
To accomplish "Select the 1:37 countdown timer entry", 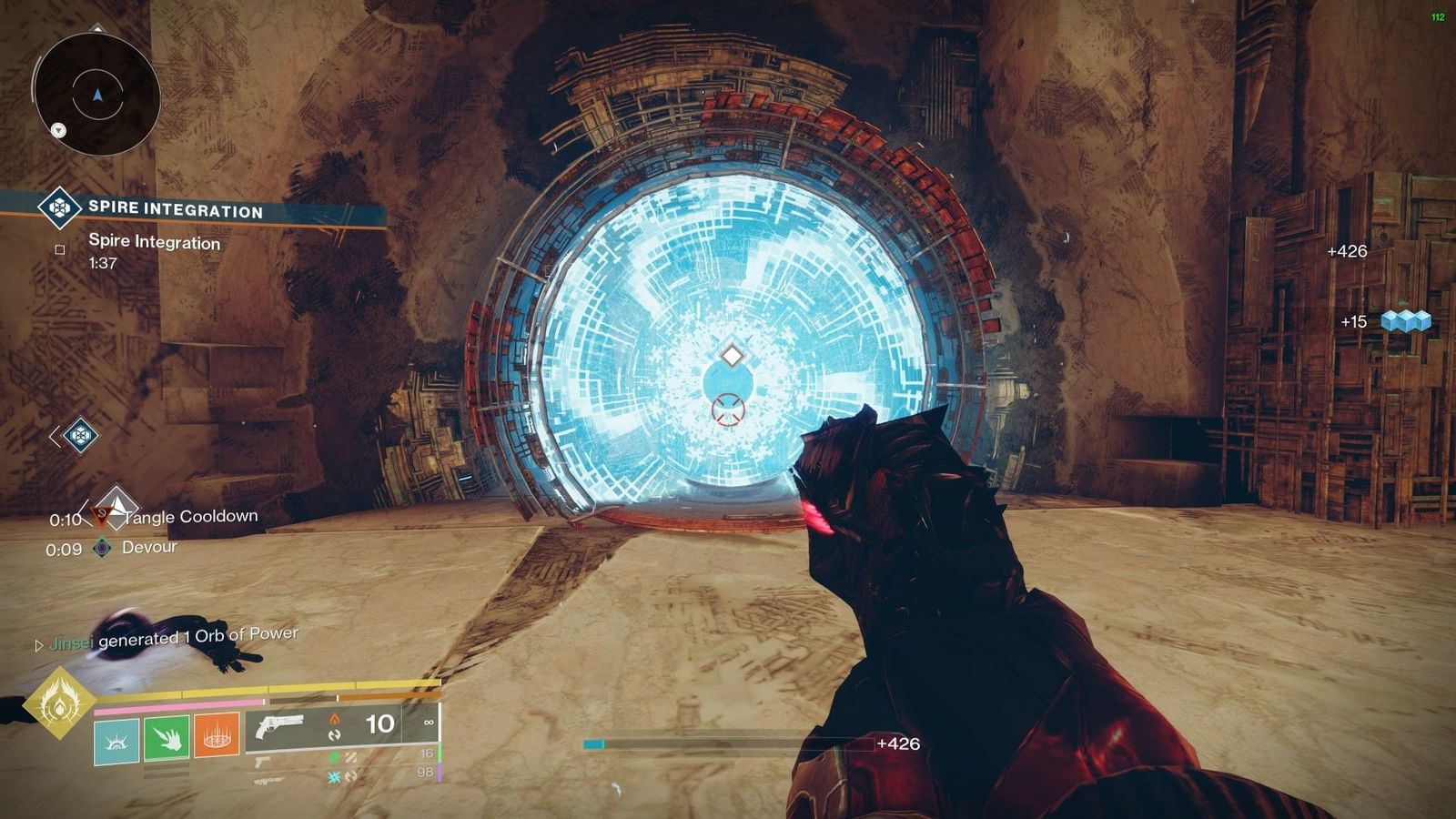I will pos(102,262).
